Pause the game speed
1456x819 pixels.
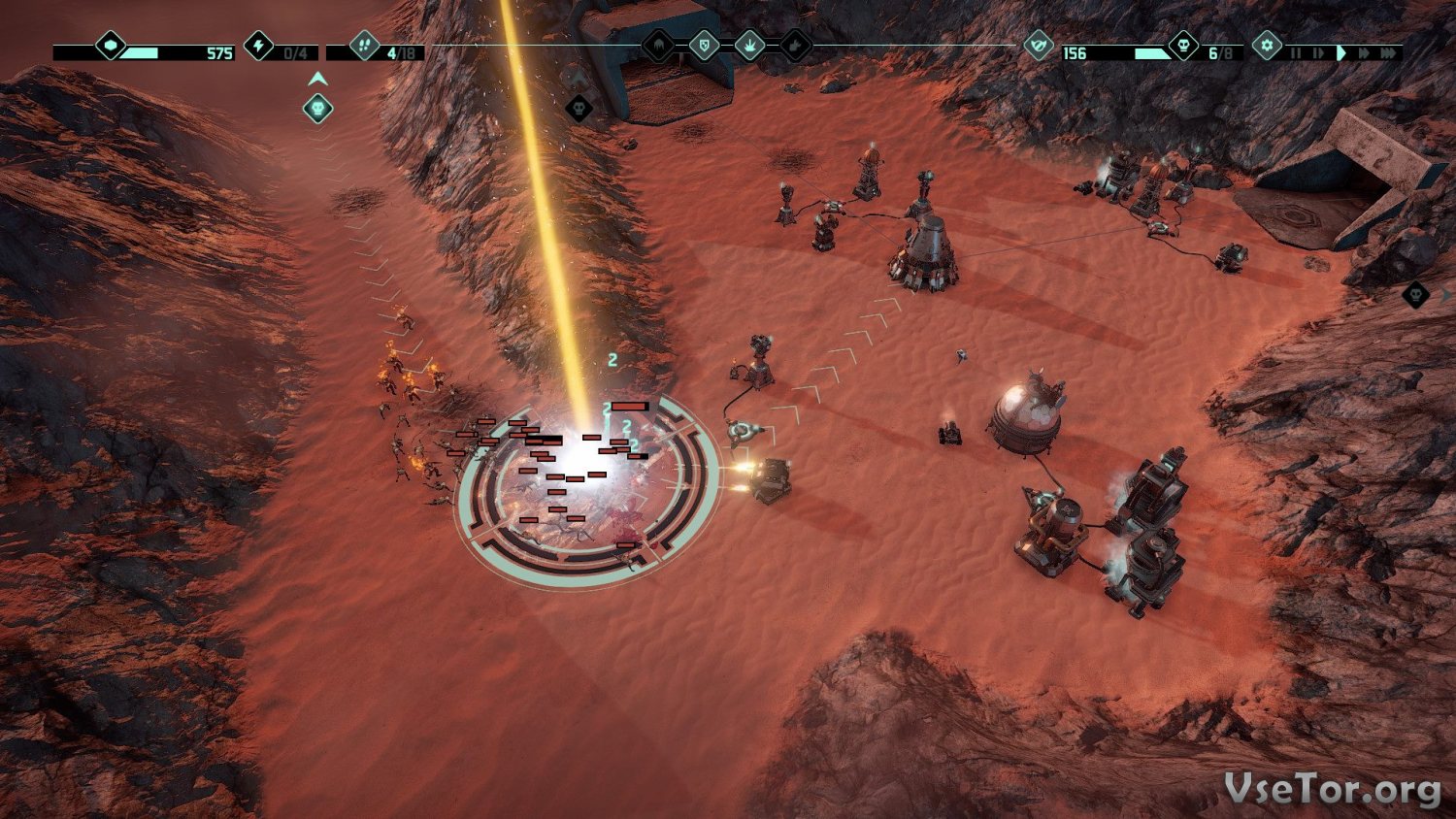pos(1295,52)
